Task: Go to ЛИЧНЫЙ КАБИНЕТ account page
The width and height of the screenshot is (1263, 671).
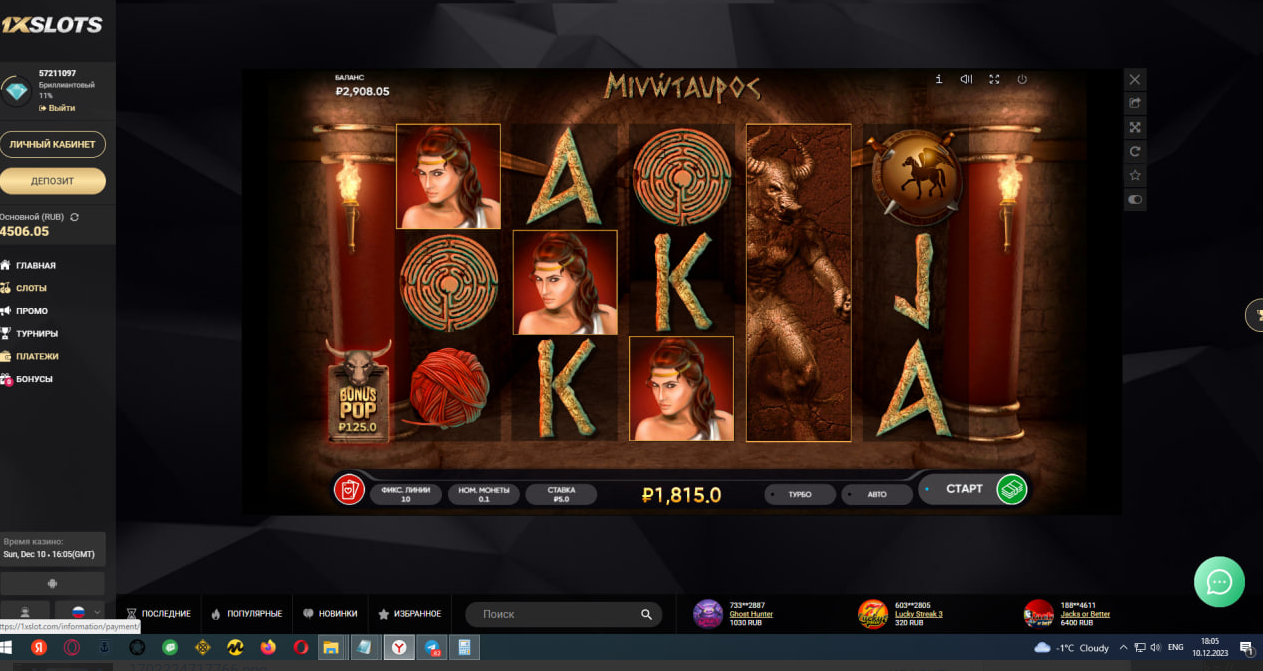Action: pos(52,144)
